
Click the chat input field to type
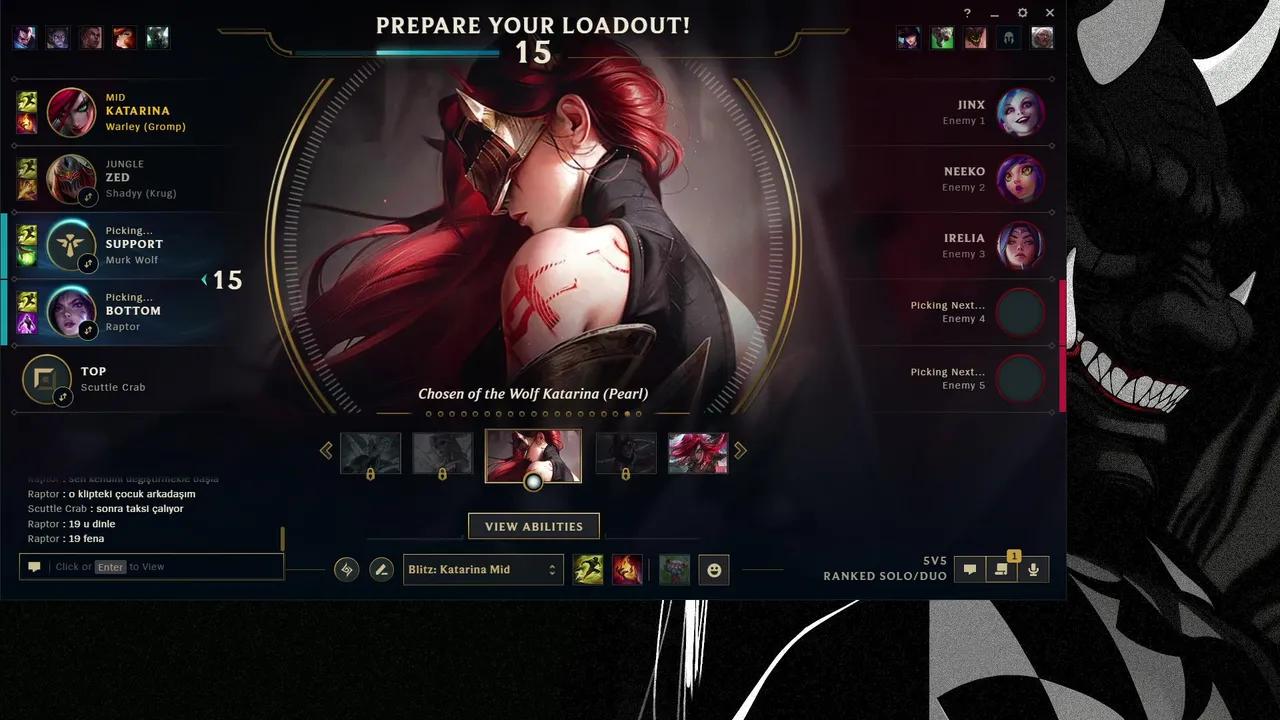(150, 566)
